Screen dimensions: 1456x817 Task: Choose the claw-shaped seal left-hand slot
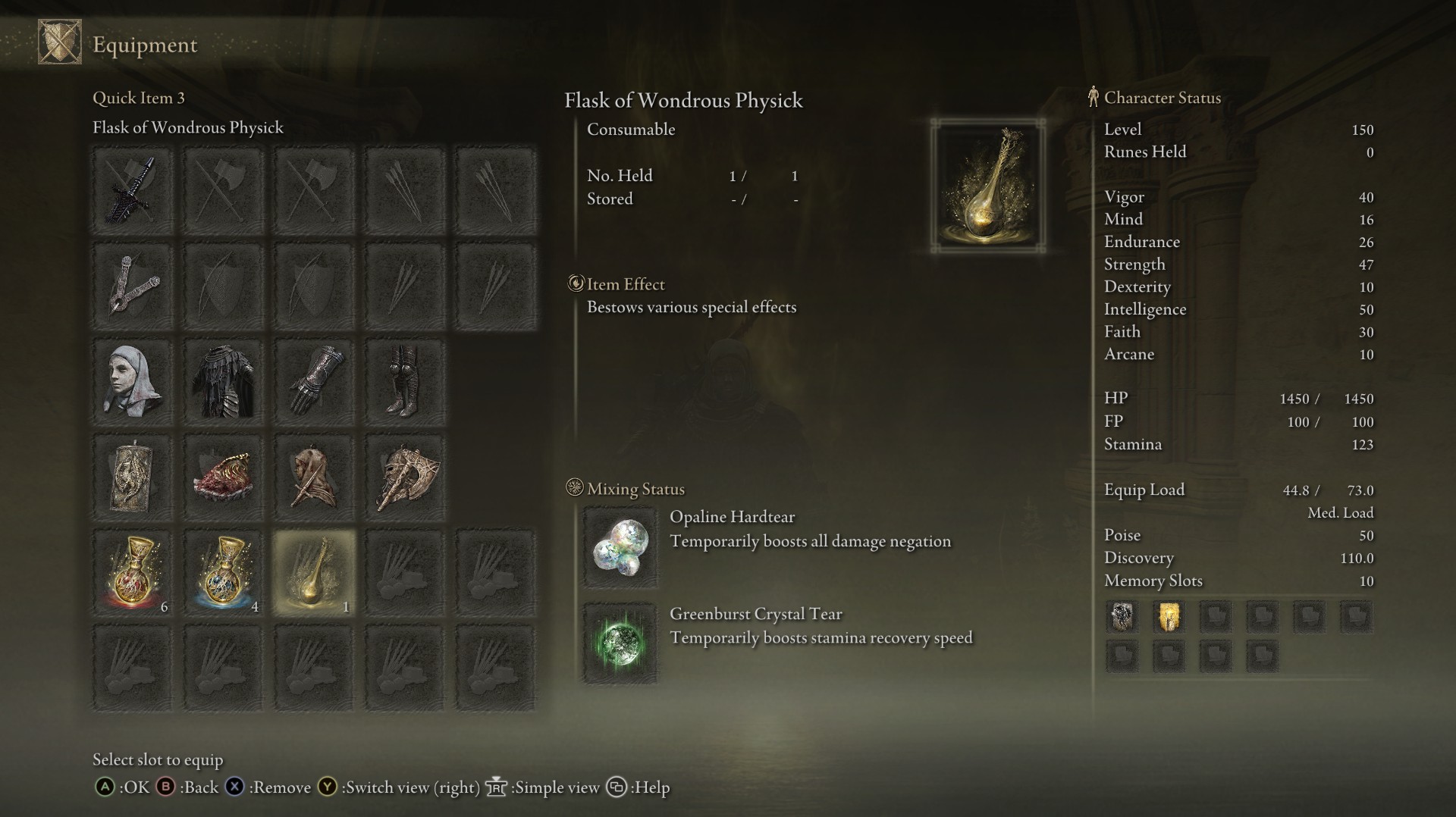pos(133,286)
